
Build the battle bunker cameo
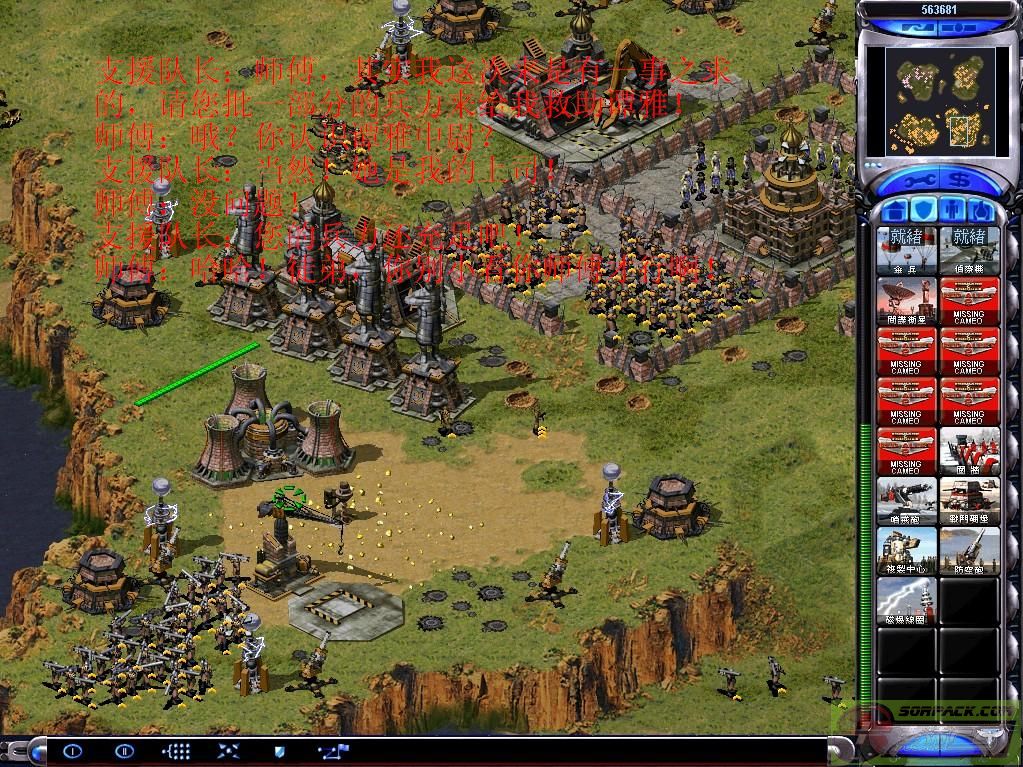coord(969,501)
